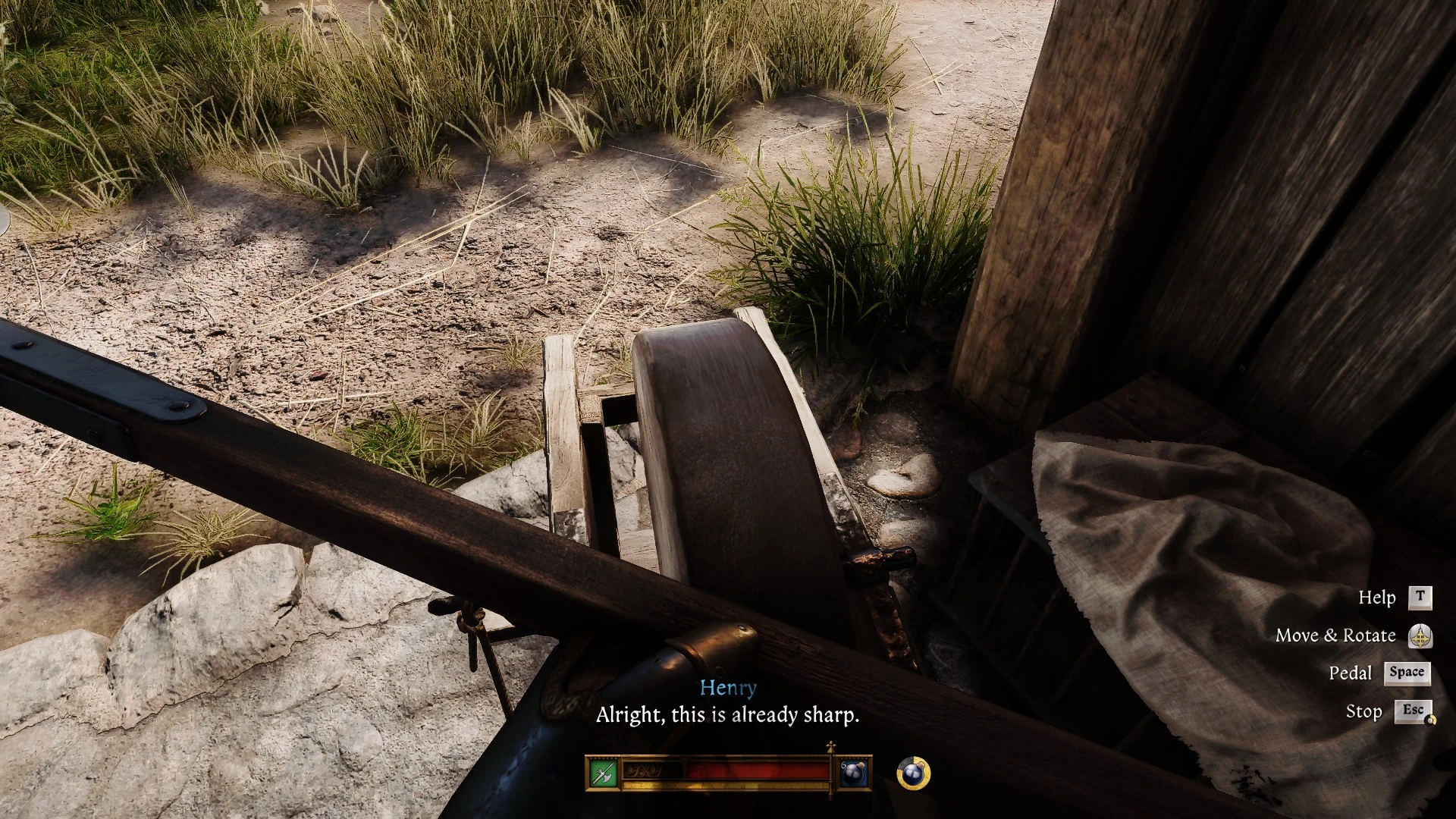Select the Help control prompt
This screenshot has height=819, width=1456.
coord(1377,598)
